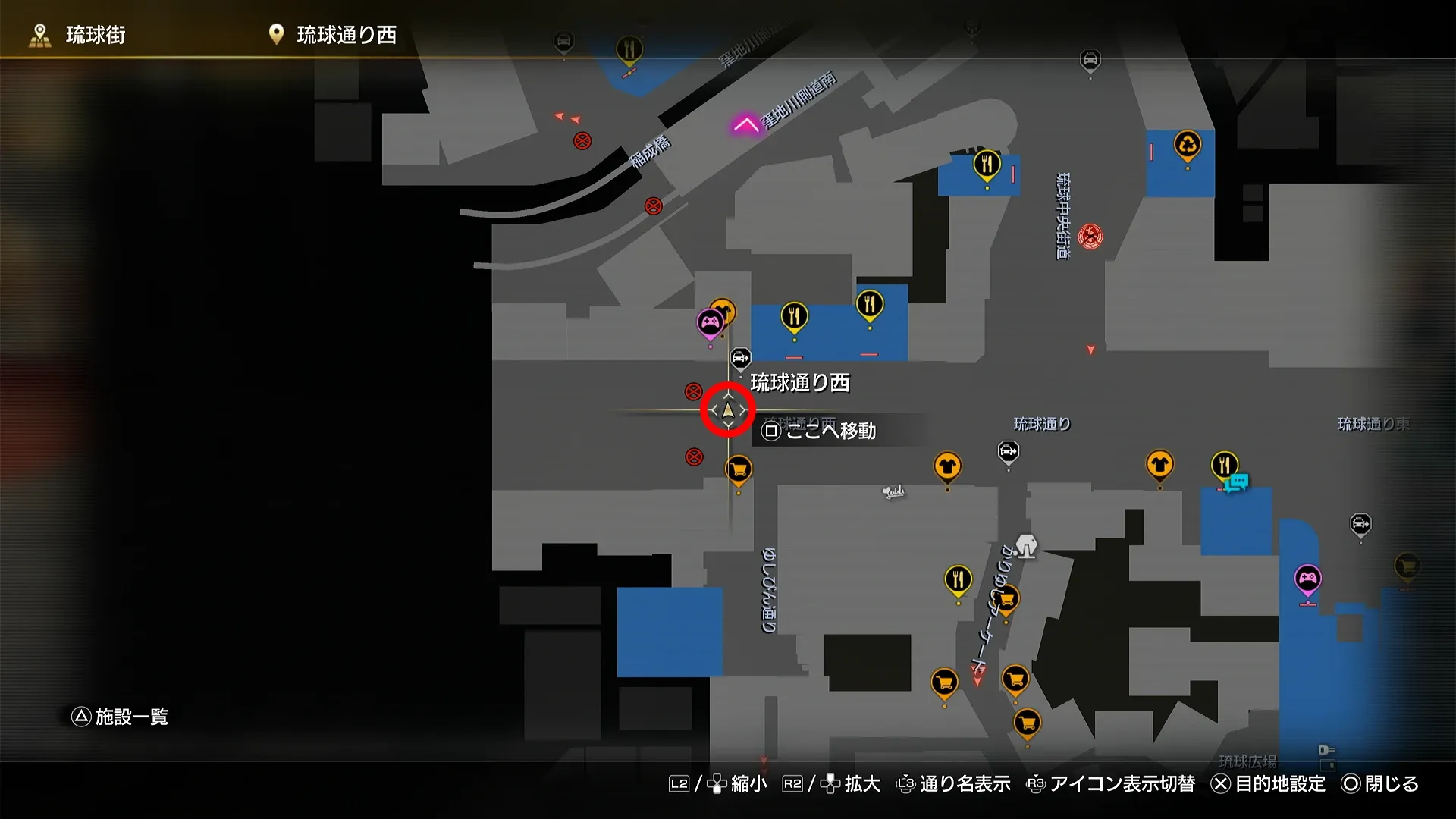
Task: Open the pink game controller arcade pin
Action: pos(709,321)
